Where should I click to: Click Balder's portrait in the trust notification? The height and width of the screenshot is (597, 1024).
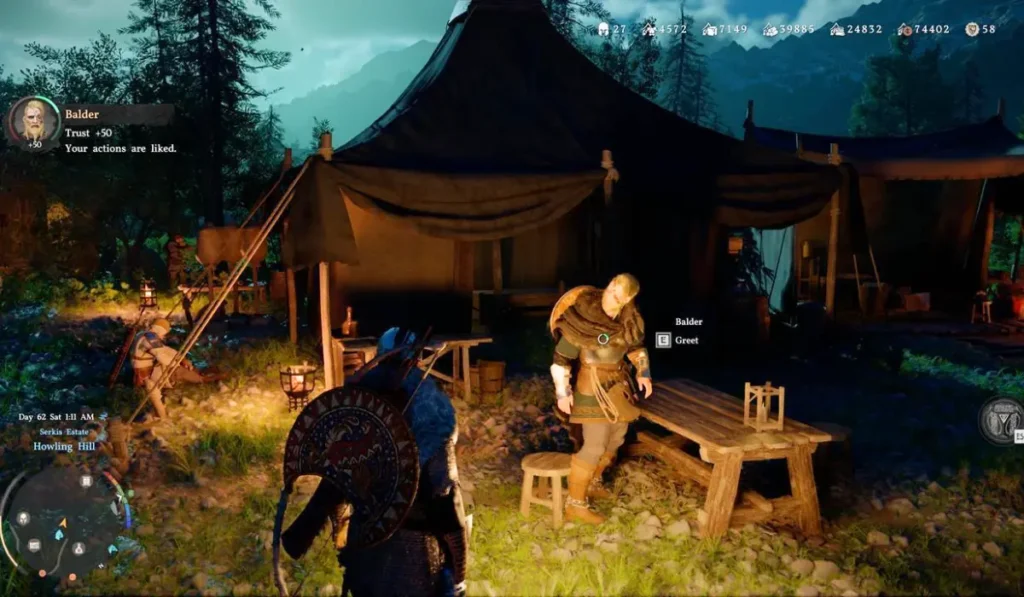33,121
